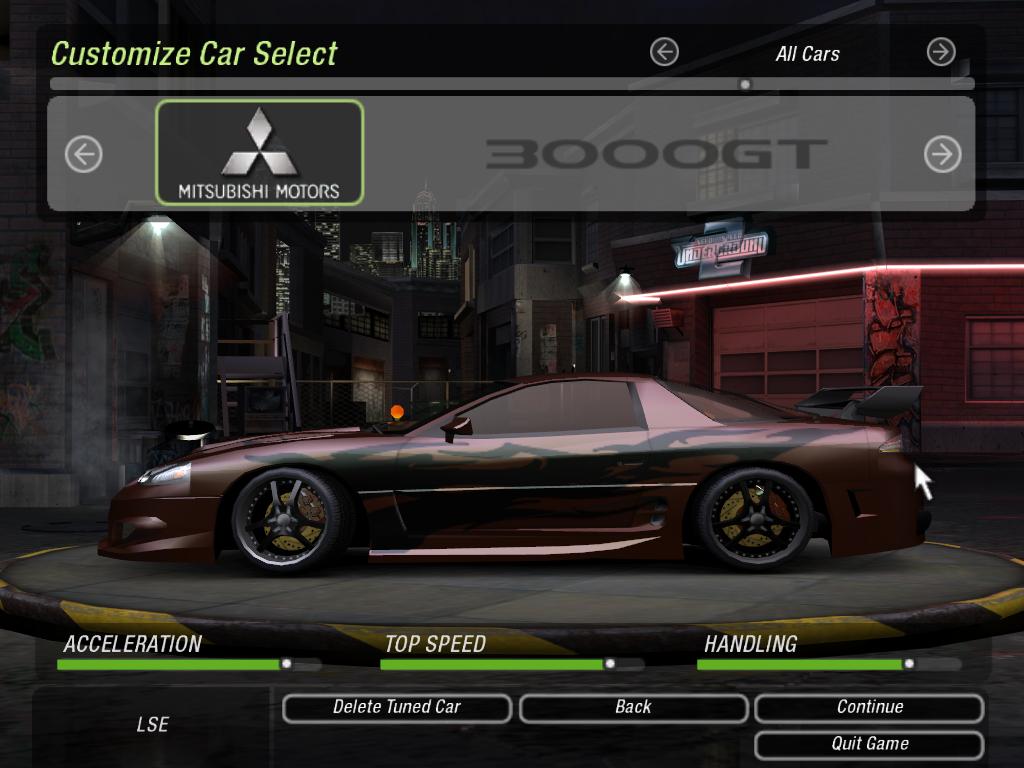1024x768 pixels.
Task: Browse to the next car
Action: [x=942, y=154]
